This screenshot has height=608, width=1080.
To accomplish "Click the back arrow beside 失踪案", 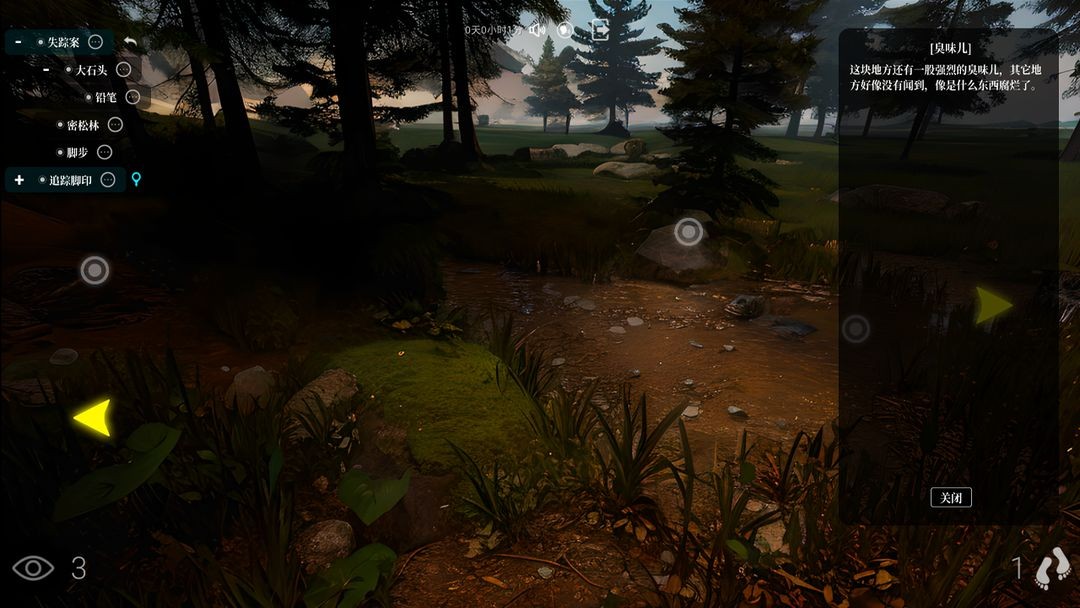I will point(130,42).
